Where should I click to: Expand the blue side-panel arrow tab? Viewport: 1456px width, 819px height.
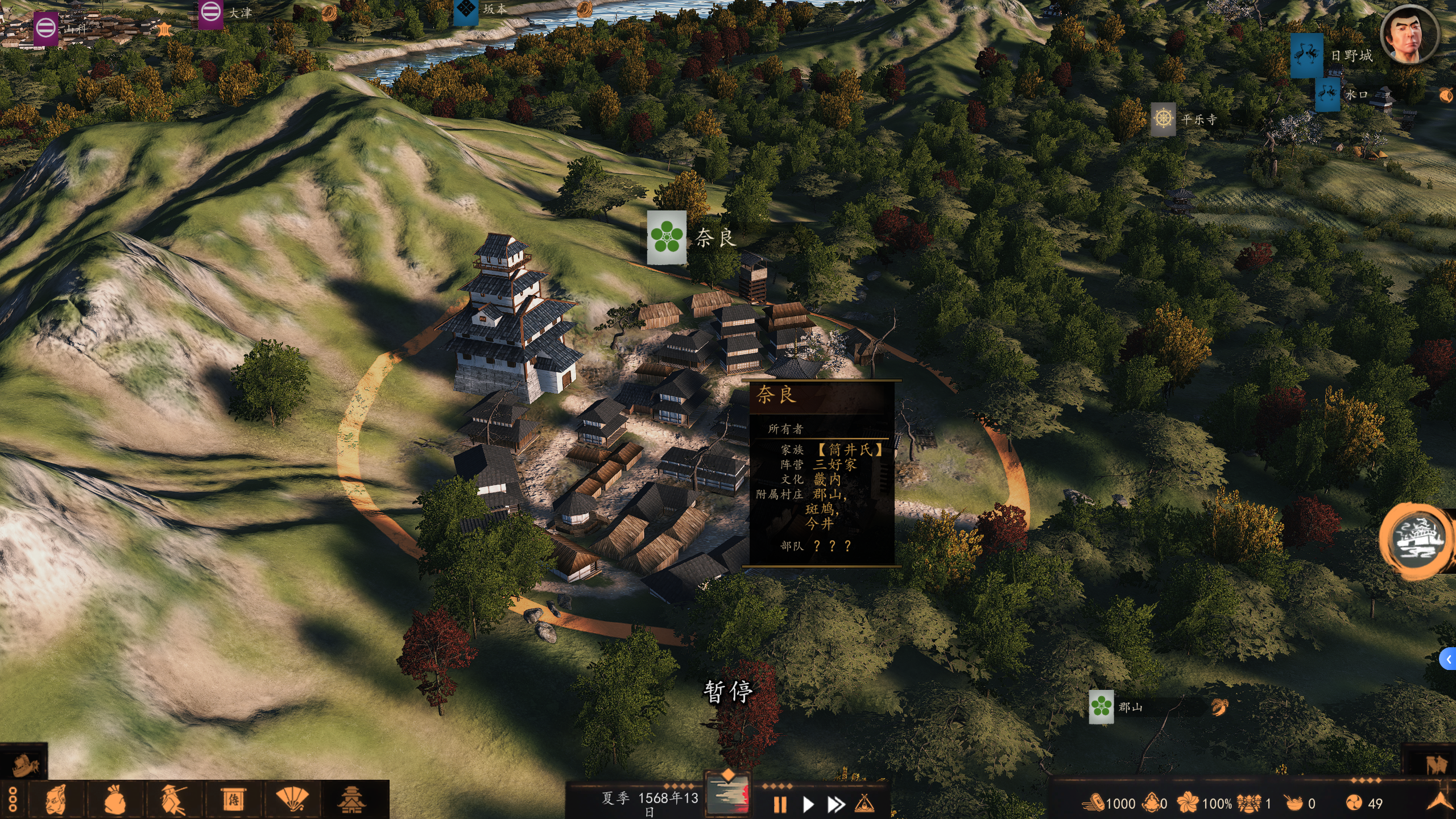1449,659
